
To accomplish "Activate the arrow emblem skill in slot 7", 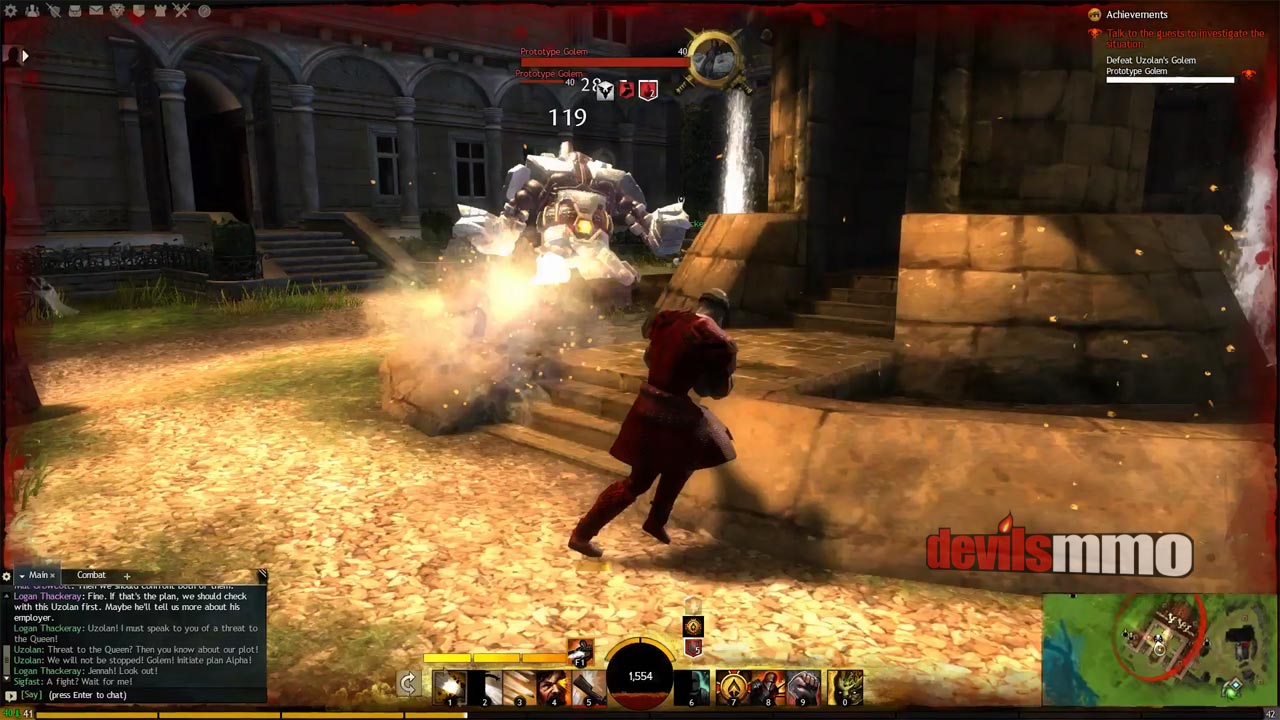I will [x=733, y=687].
